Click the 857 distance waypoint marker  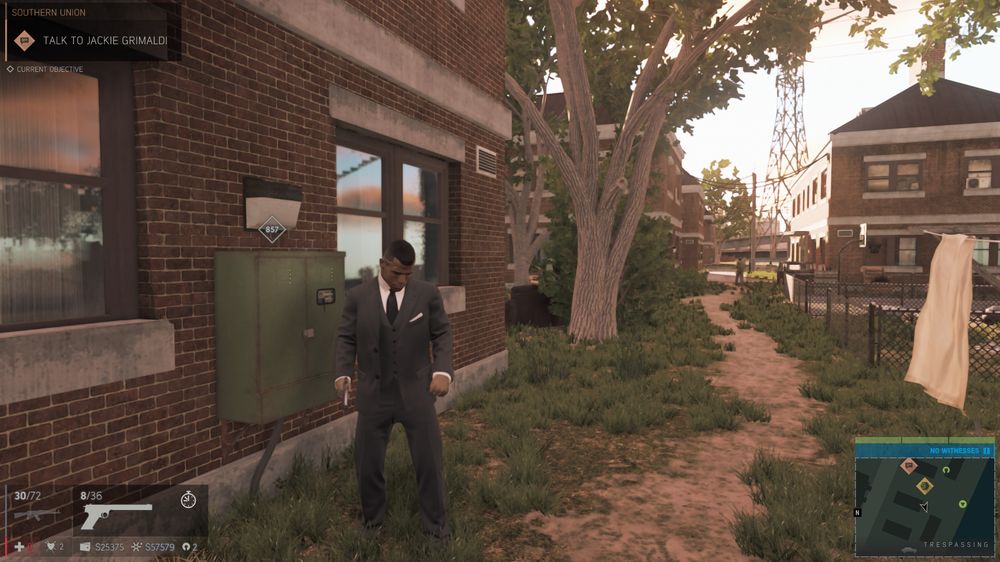(x=271, y=230)
